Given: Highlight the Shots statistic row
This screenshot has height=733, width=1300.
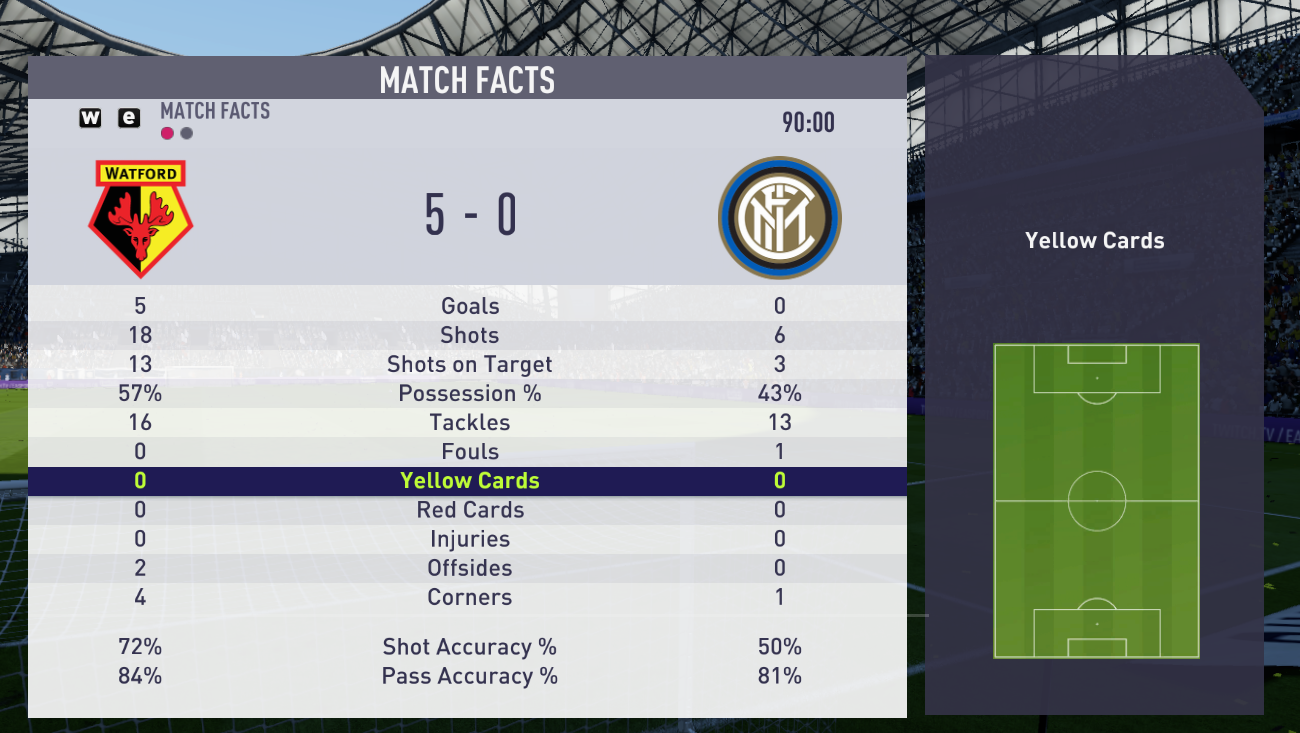Looking at the screenshot, I should coord(469,335).
